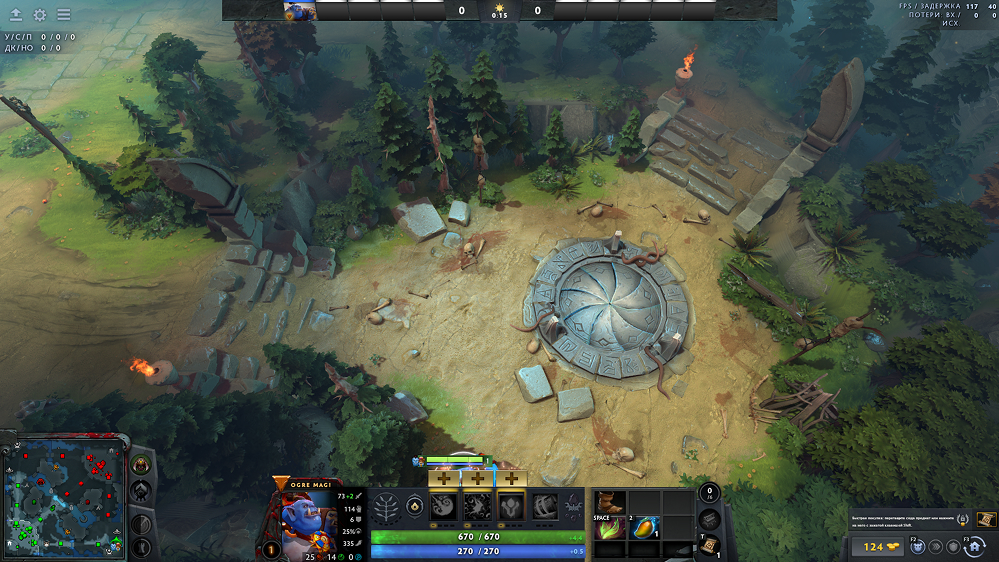Image resolution: width=999 pixels, height=562 pixels.
Task: Click the upload arrow dashboard button
Action: [x=16, y=15]
